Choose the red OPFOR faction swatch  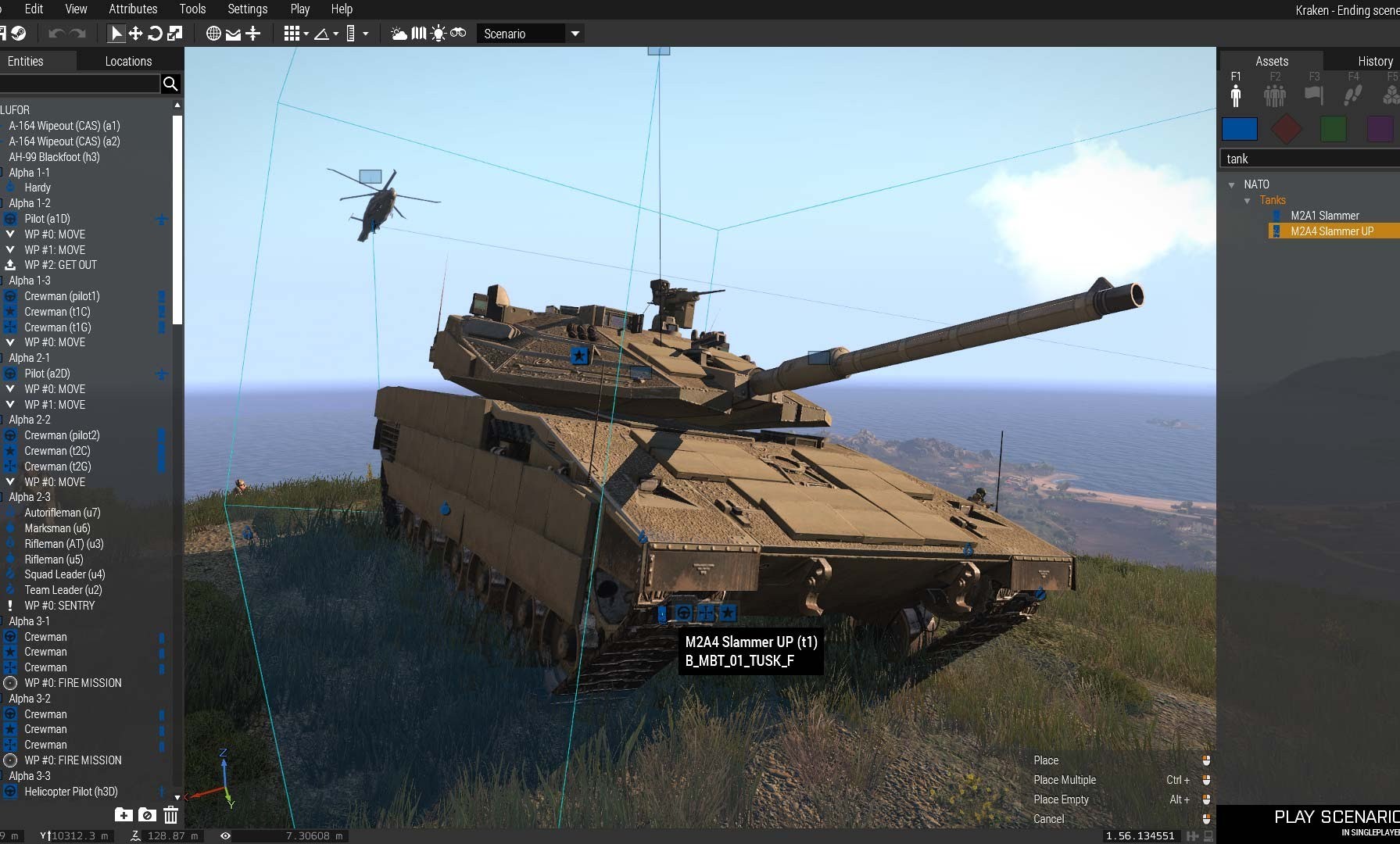coord(1286,129)
